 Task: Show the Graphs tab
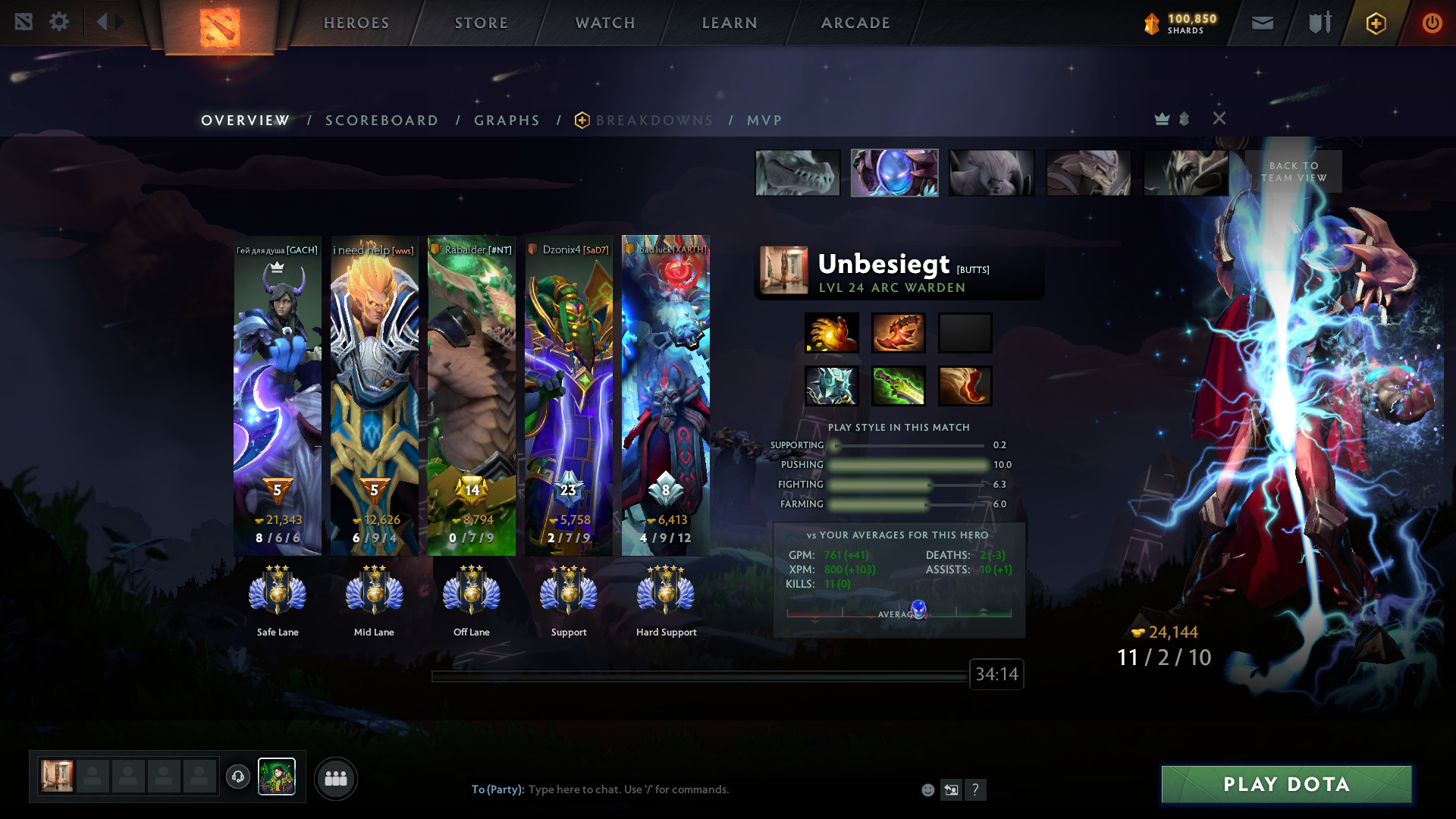(507, 121)
